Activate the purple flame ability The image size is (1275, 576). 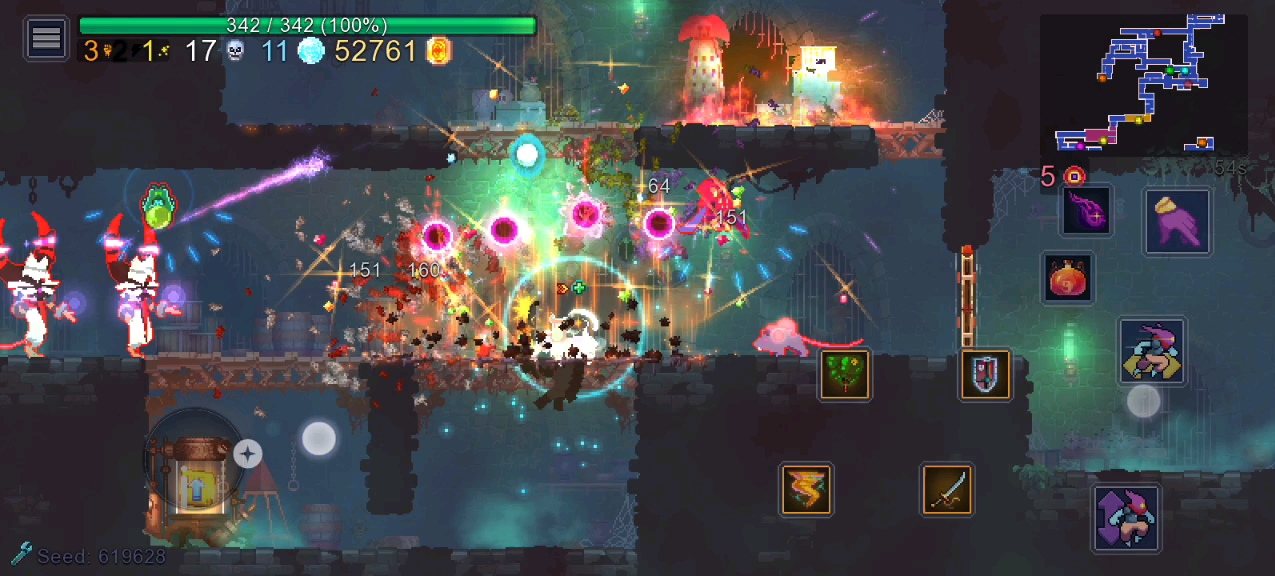(x=1087, y=211)
